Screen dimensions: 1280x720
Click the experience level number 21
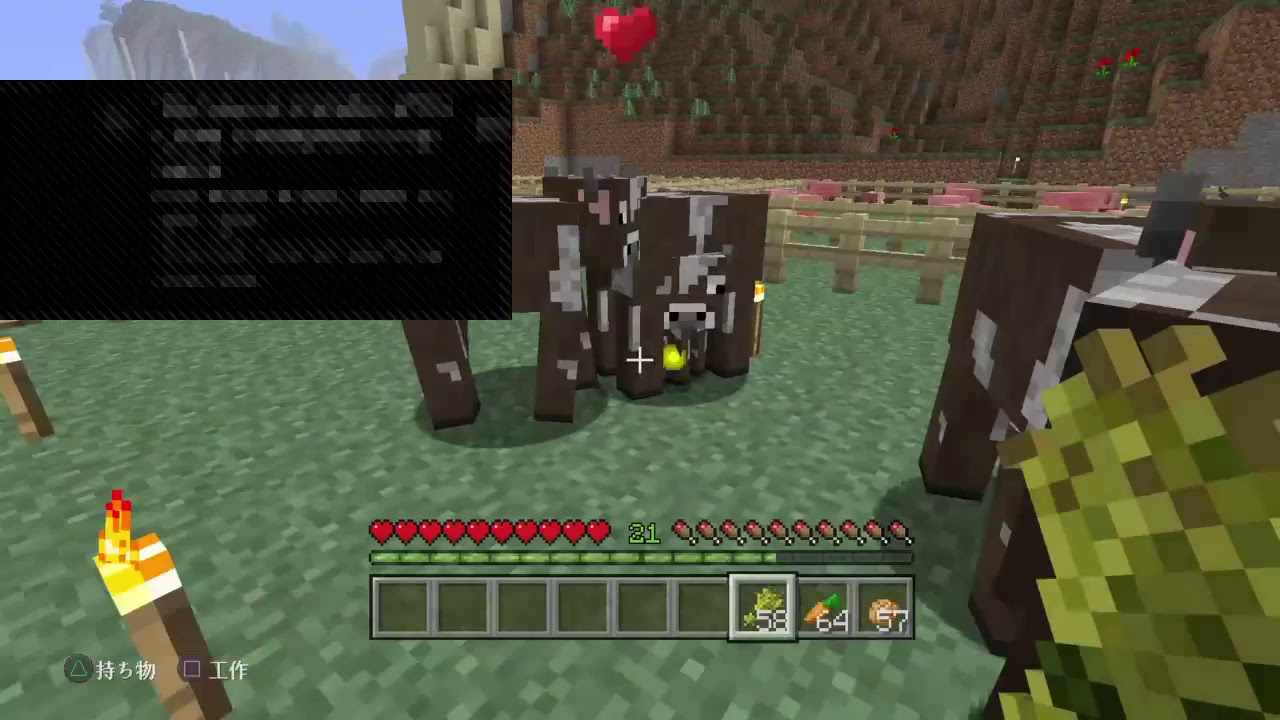[x=644, y=533]
